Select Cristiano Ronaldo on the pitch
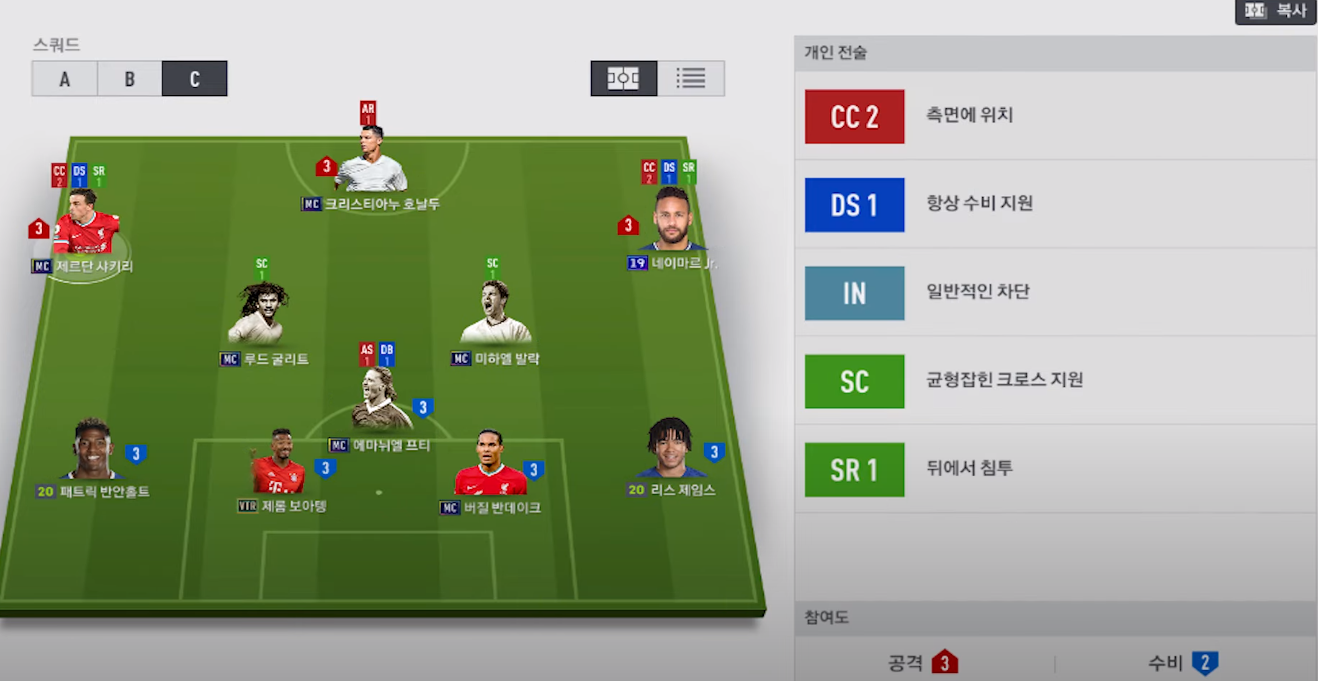Viewport: 1318px width, 681px height. (x=370, y=163)
